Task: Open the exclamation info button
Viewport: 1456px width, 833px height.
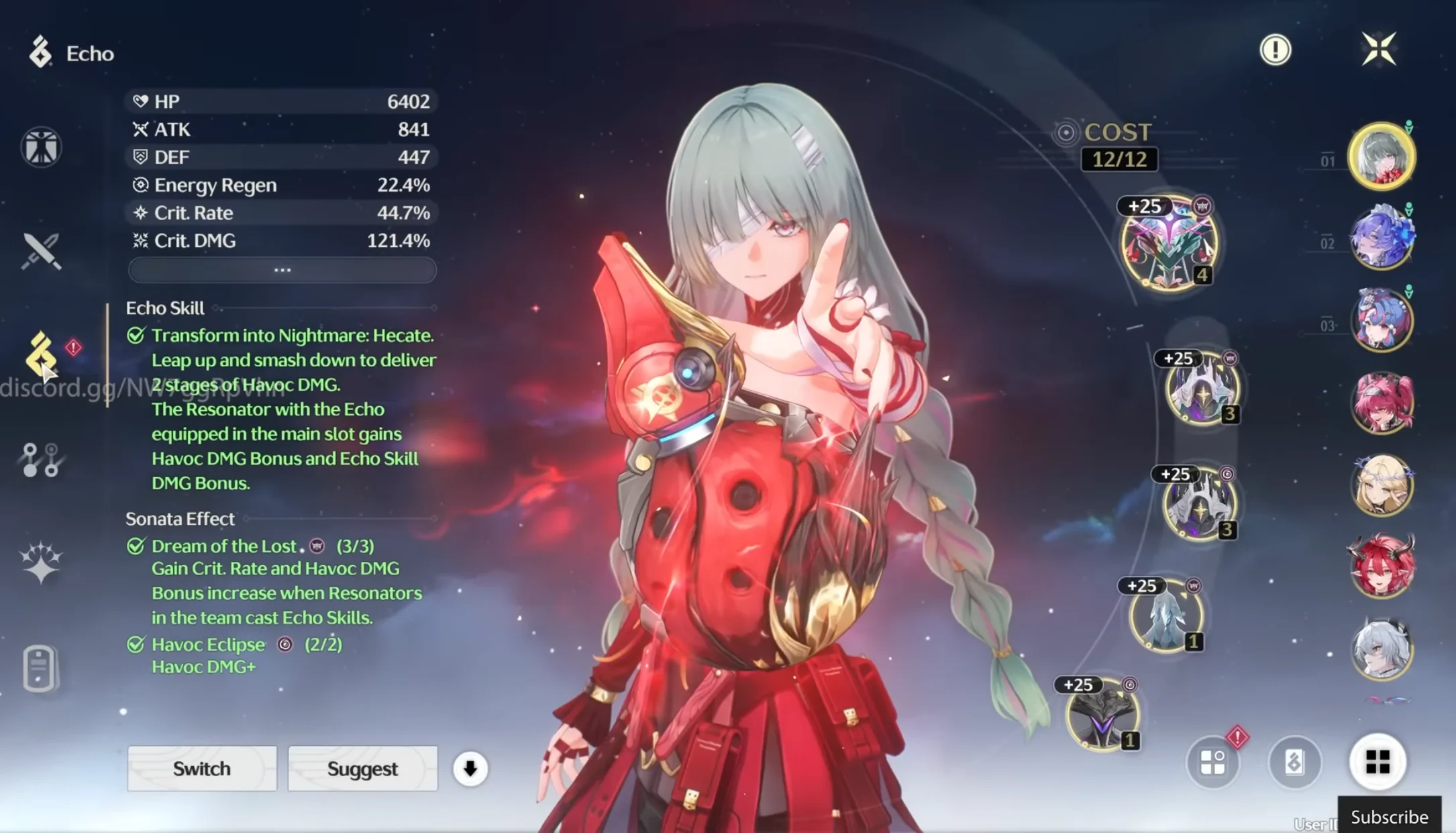Action: 1275,49
